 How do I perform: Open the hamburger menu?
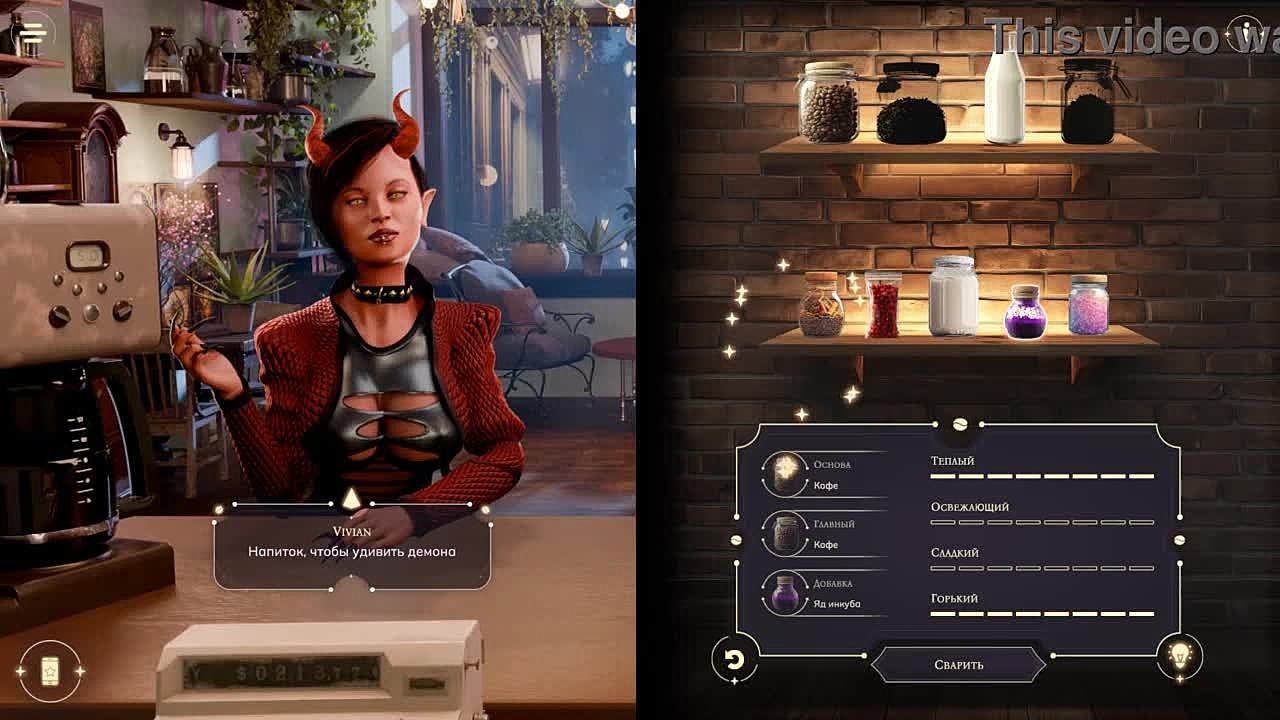pos(33,31)
